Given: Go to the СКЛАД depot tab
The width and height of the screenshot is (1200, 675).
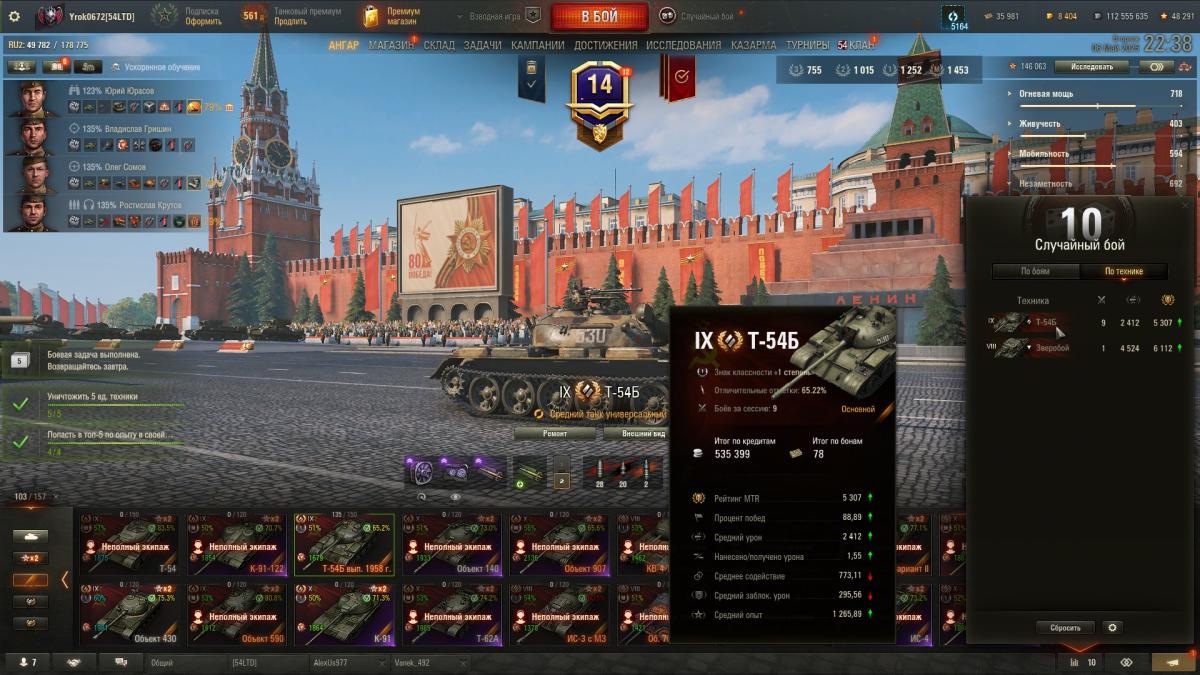Looking at the screenshot, I should click(x=439, y=45).
